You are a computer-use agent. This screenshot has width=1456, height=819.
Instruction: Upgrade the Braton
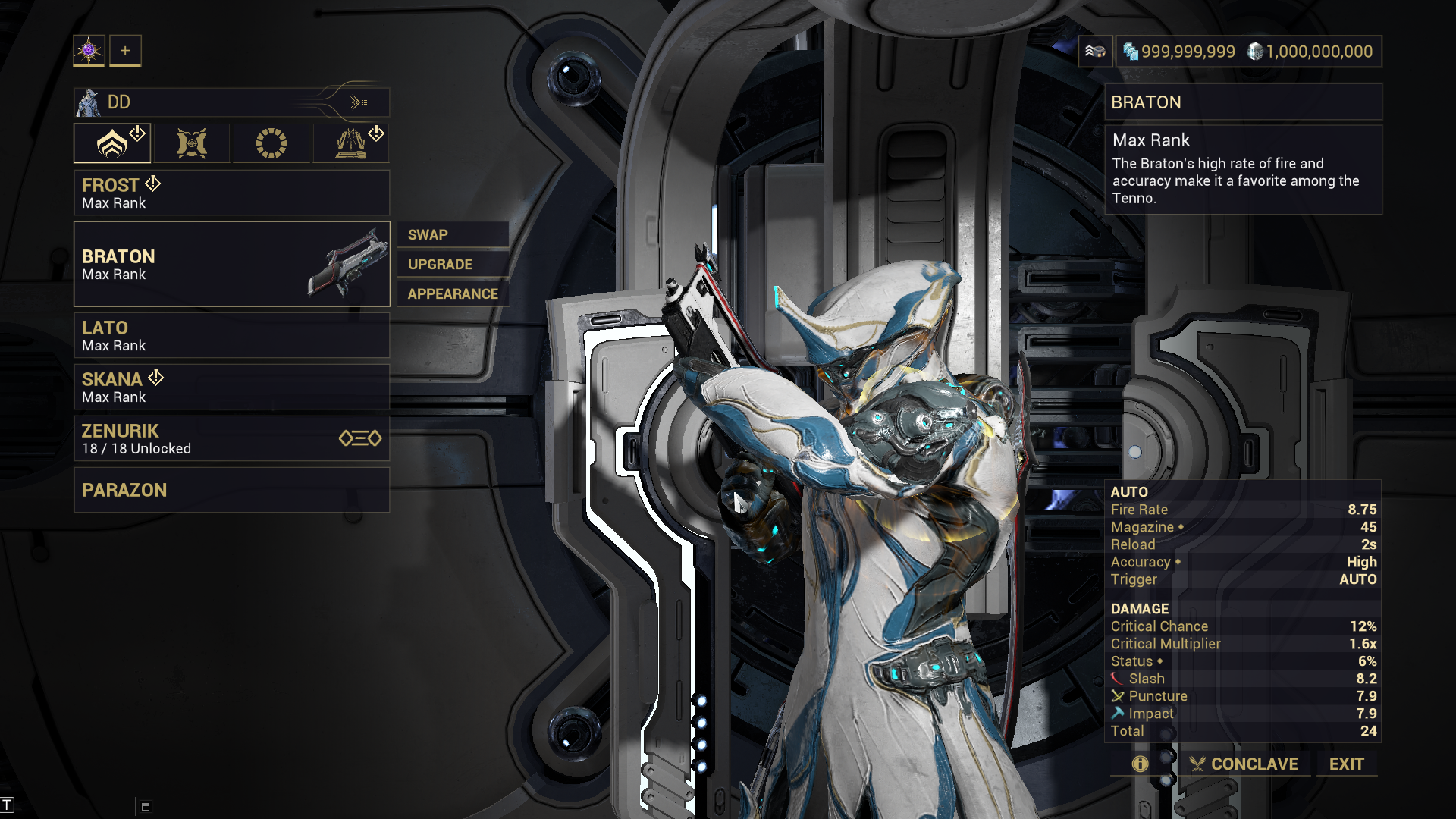click(452, 264)
